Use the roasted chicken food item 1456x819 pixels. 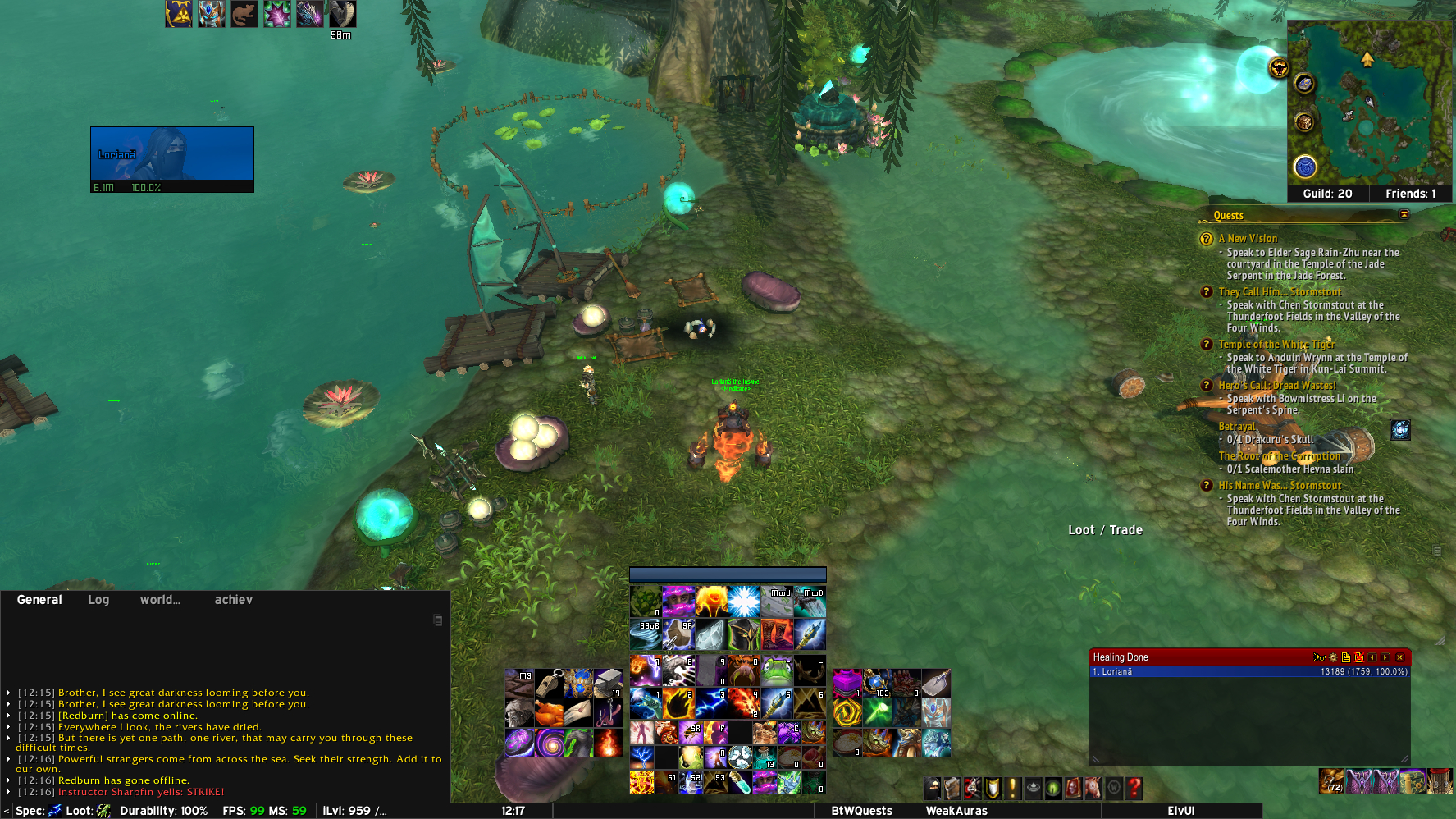(549, 712)
